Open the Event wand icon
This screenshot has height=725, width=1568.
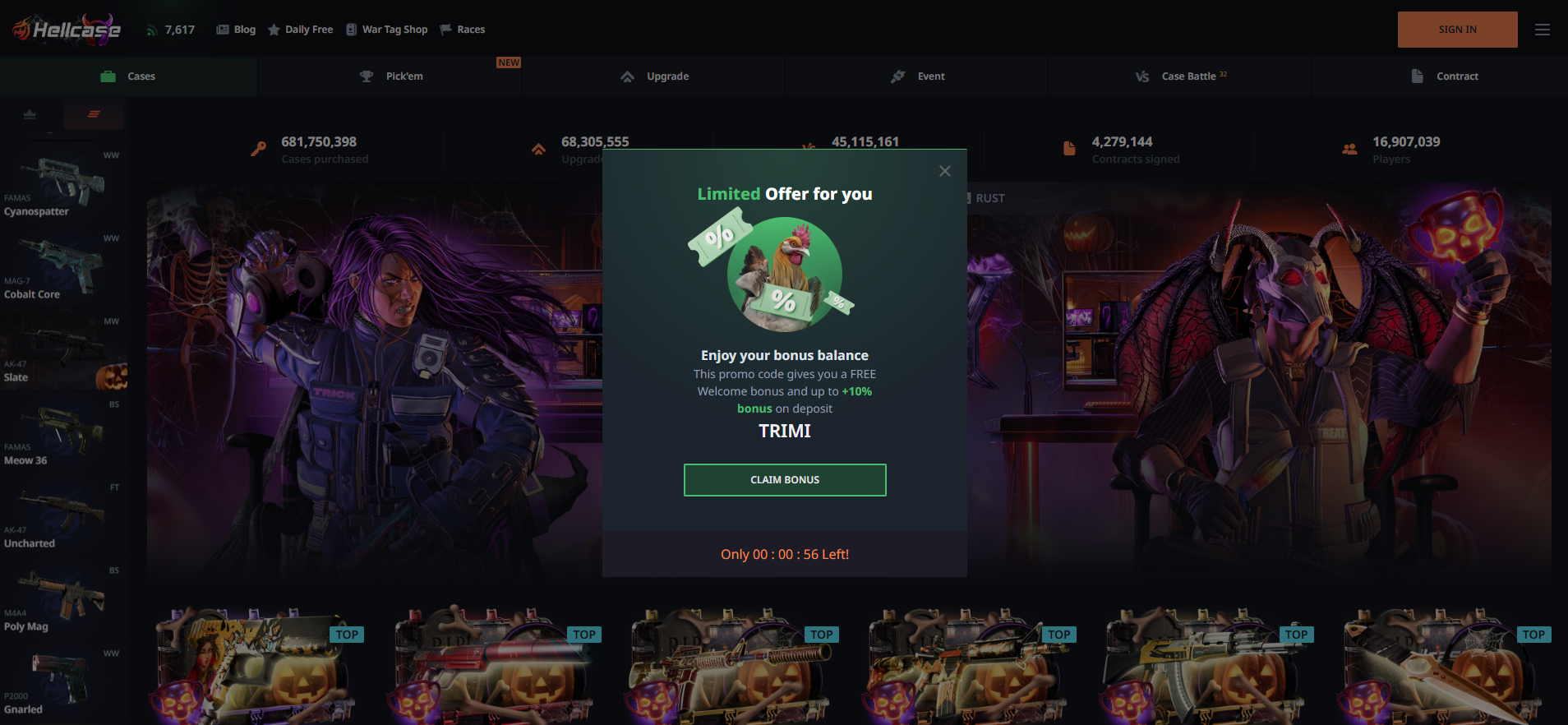pyautogui.click(x=897, y=76)
